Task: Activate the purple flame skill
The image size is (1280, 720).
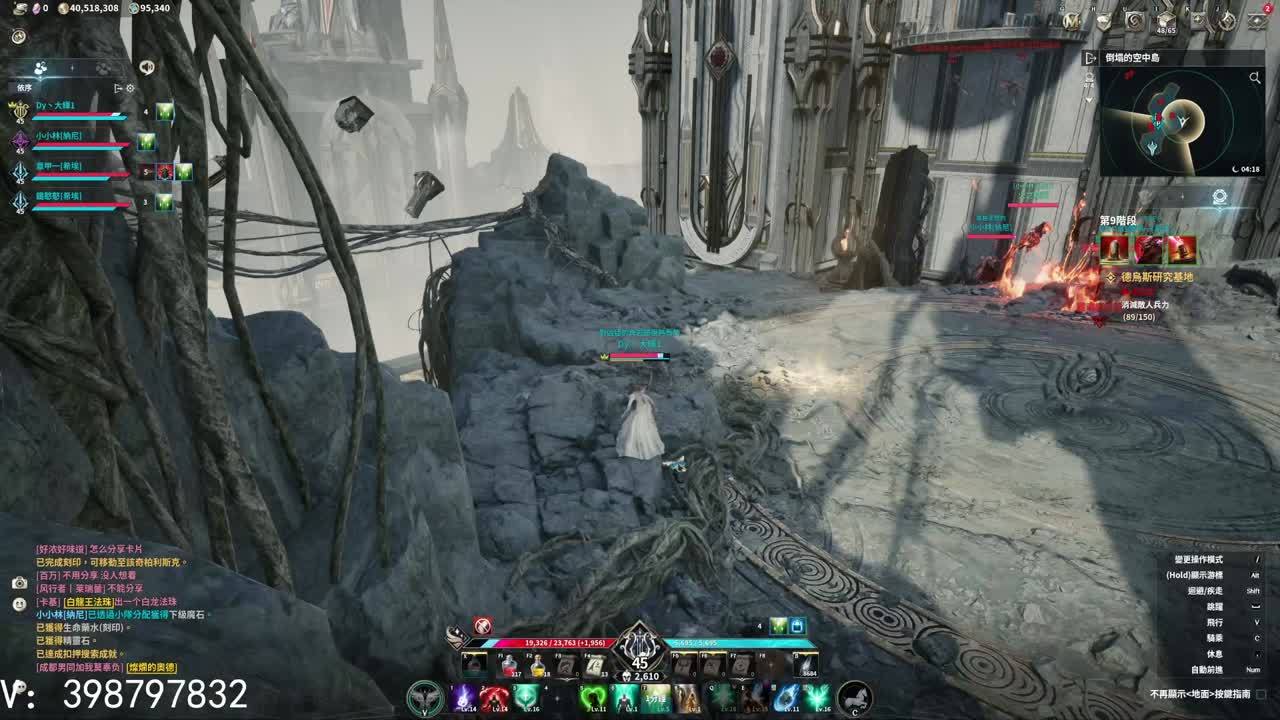Action: pos(464,697)
